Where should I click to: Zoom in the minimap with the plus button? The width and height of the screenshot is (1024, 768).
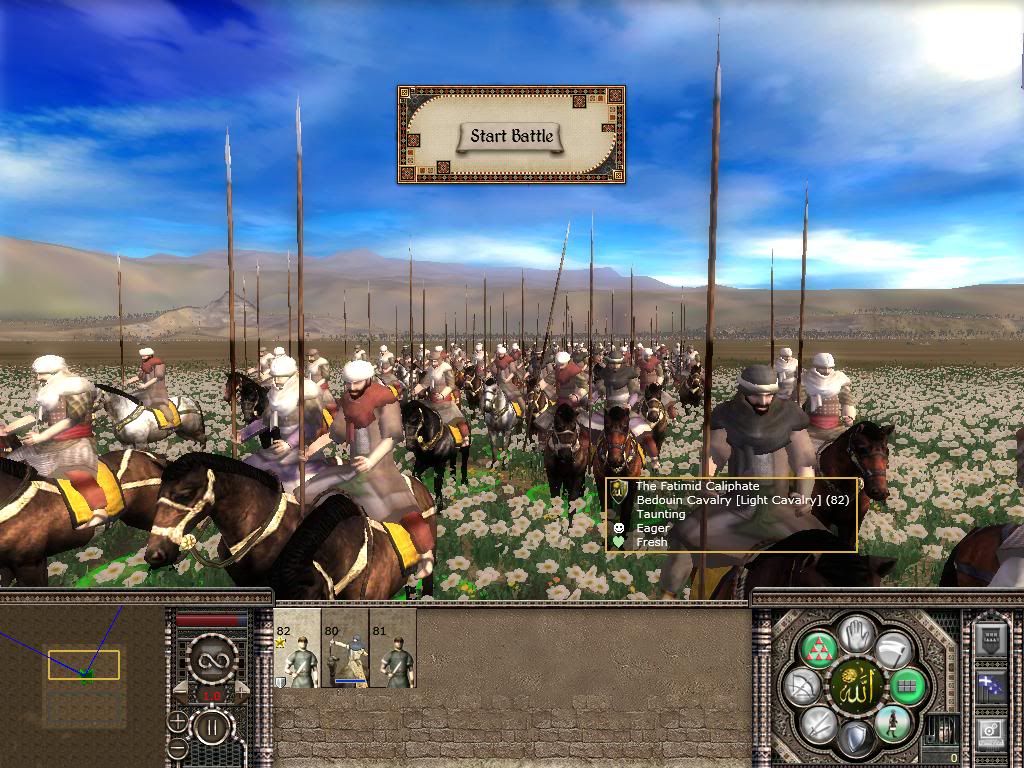[178, 722]
